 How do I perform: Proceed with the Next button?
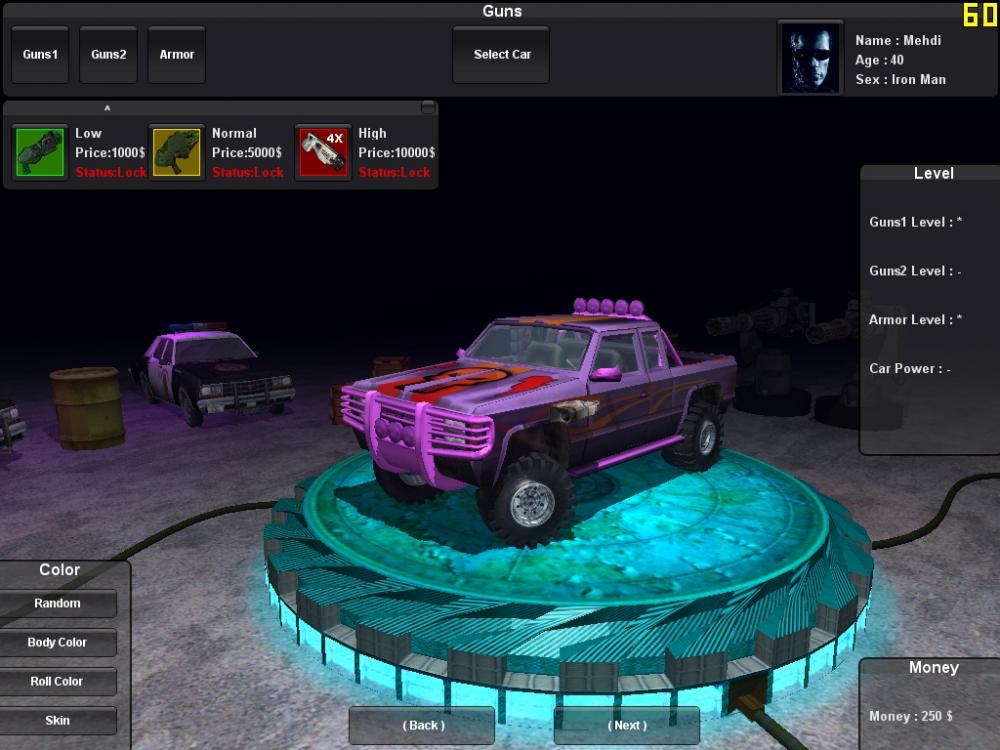click(627, 725)
